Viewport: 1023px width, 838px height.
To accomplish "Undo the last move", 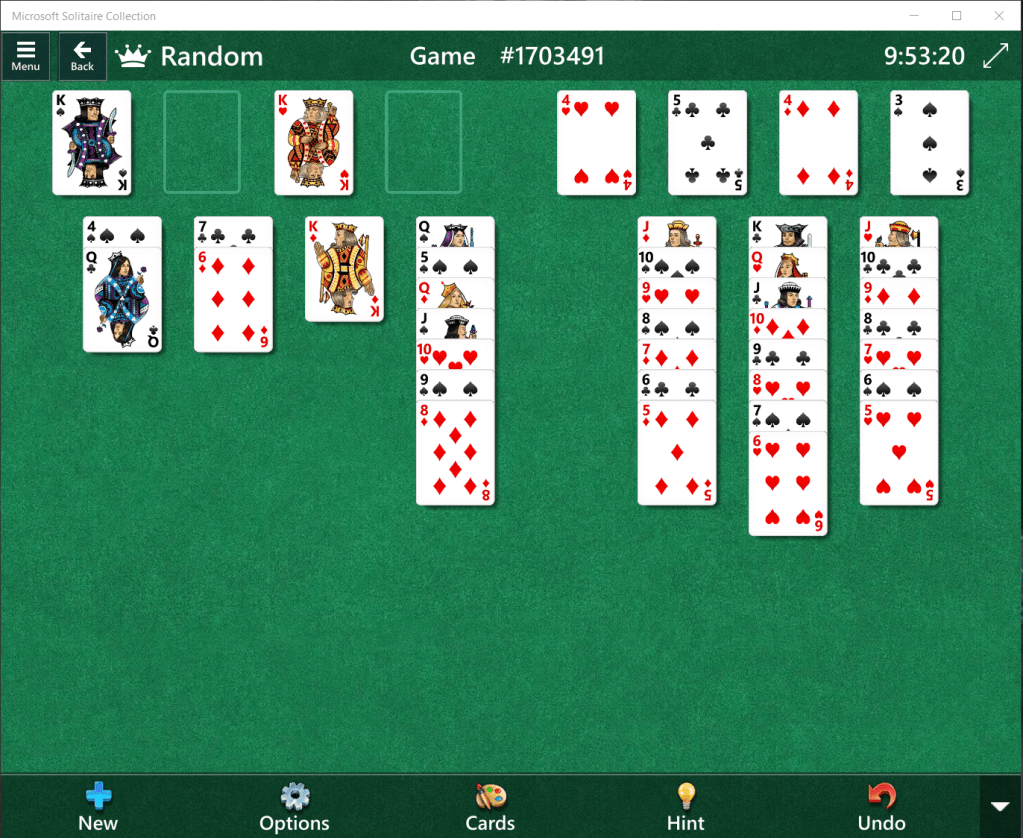I will (881, 807).
